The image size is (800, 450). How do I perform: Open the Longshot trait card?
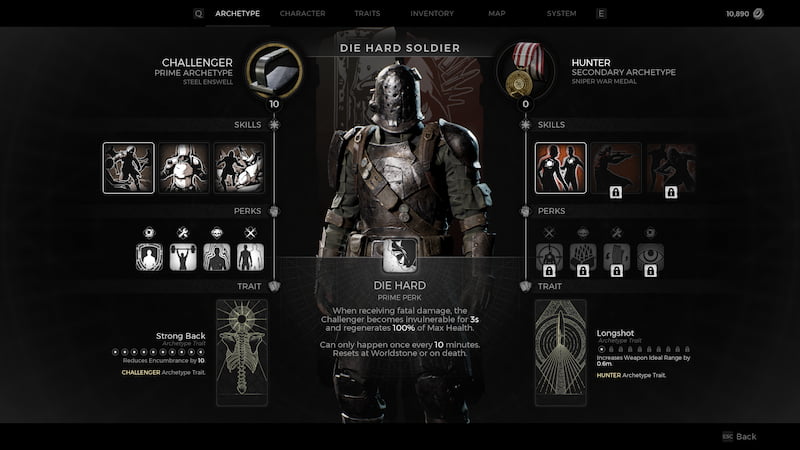tap(560, 352)
